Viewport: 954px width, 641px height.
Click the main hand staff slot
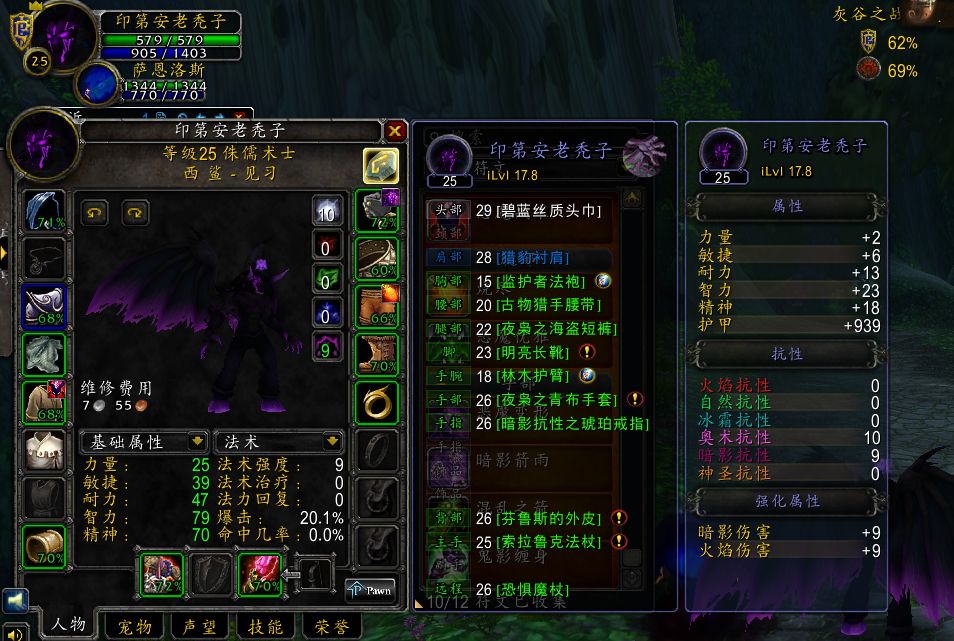[x=164, y=574]
